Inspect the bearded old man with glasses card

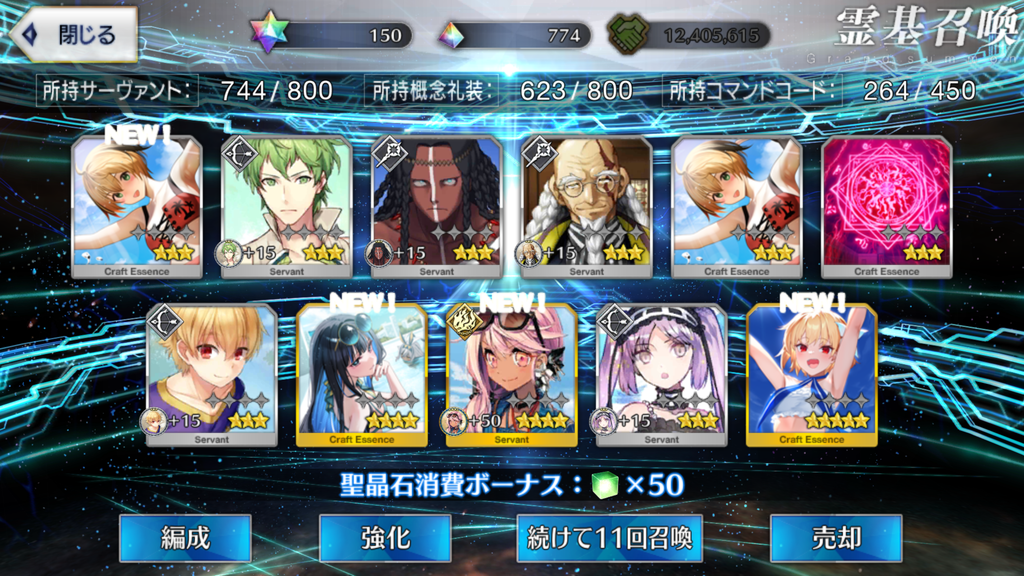click(586, 207)
